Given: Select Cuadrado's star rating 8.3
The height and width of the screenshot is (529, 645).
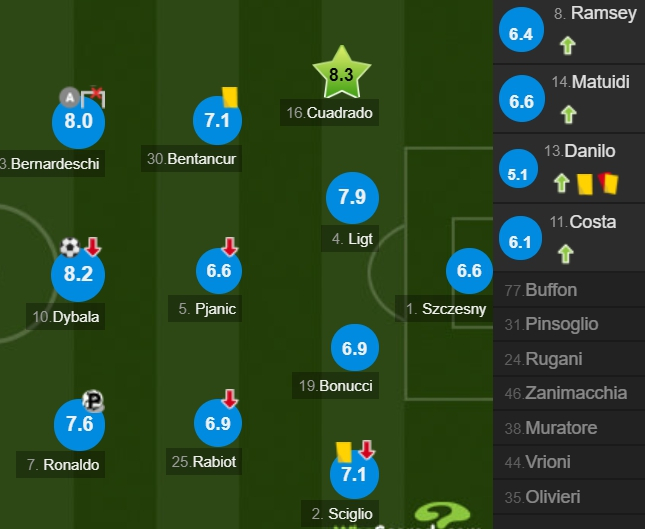Looking at the screenshot, I should coord(341,75).
